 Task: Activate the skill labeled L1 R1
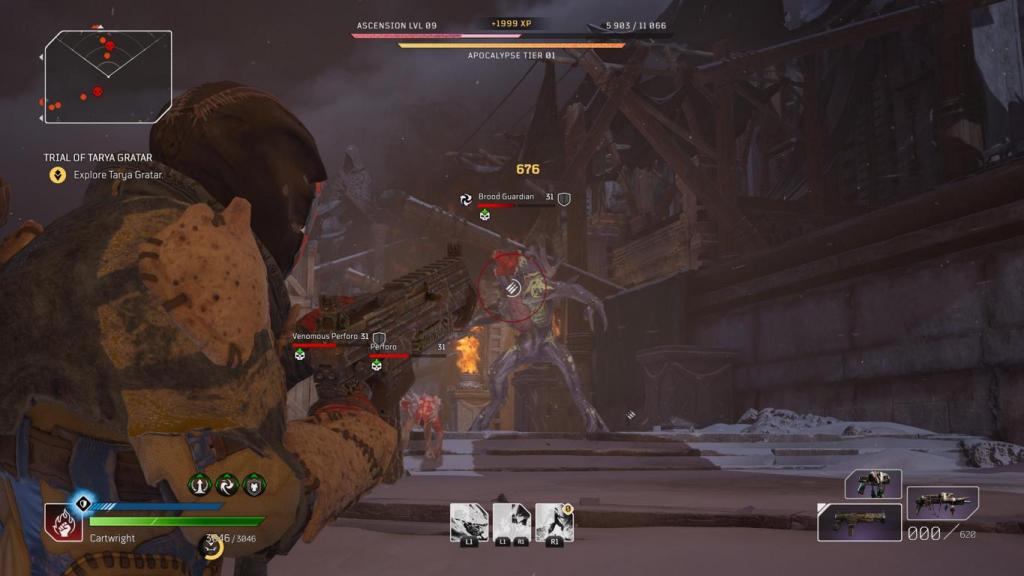(x=512, y=522)
